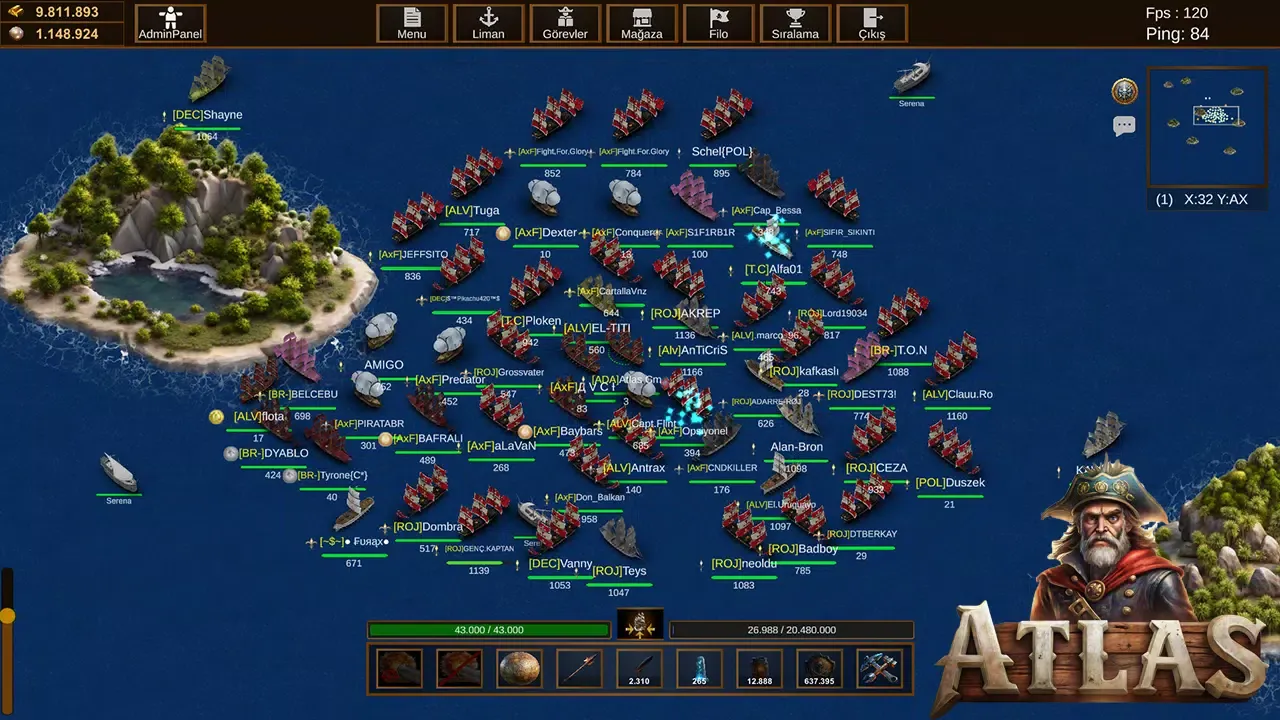Open the AdminPanel

point(169,22)
